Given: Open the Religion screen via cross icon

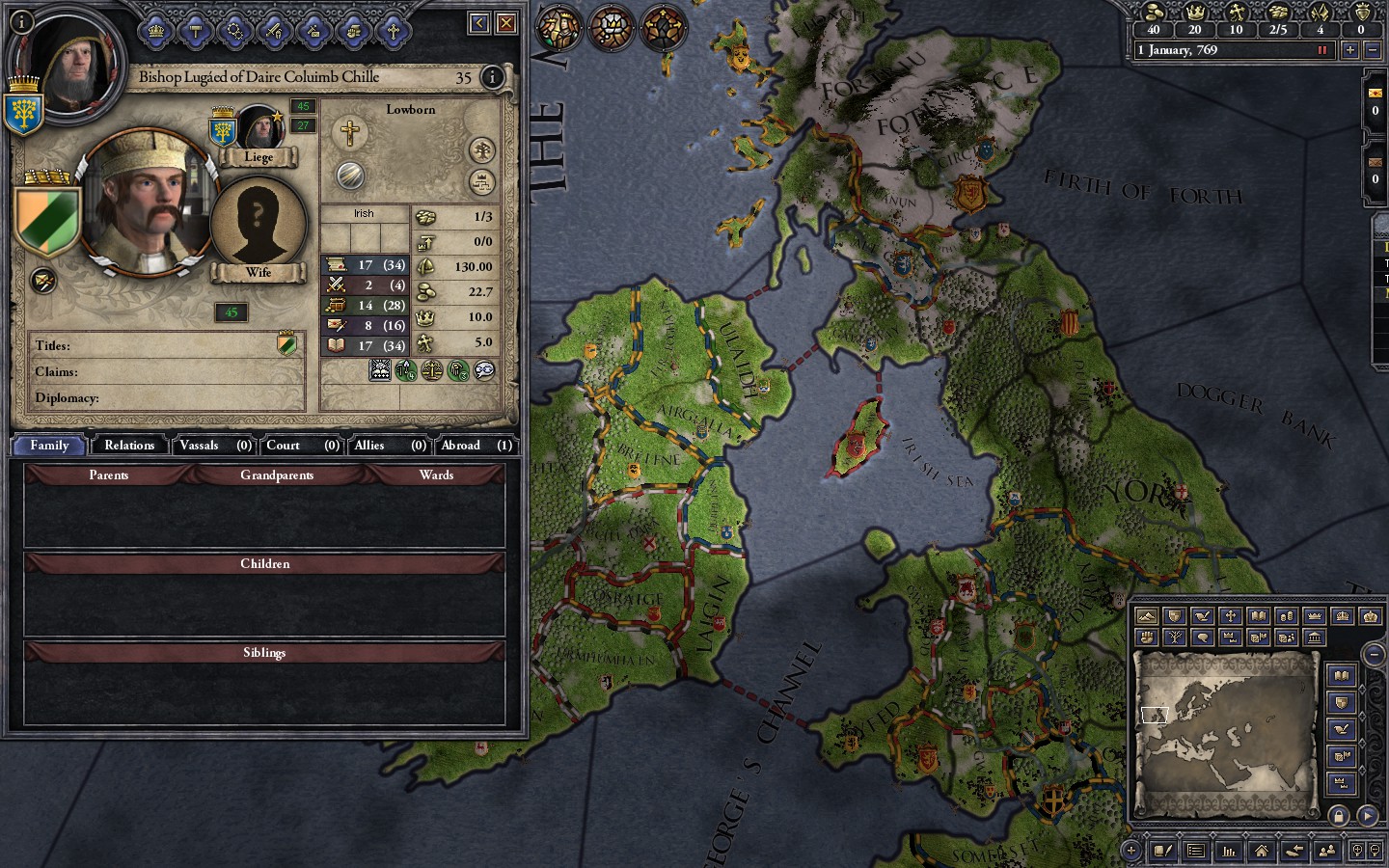Looking at the screenshot, I should (392, 29).
